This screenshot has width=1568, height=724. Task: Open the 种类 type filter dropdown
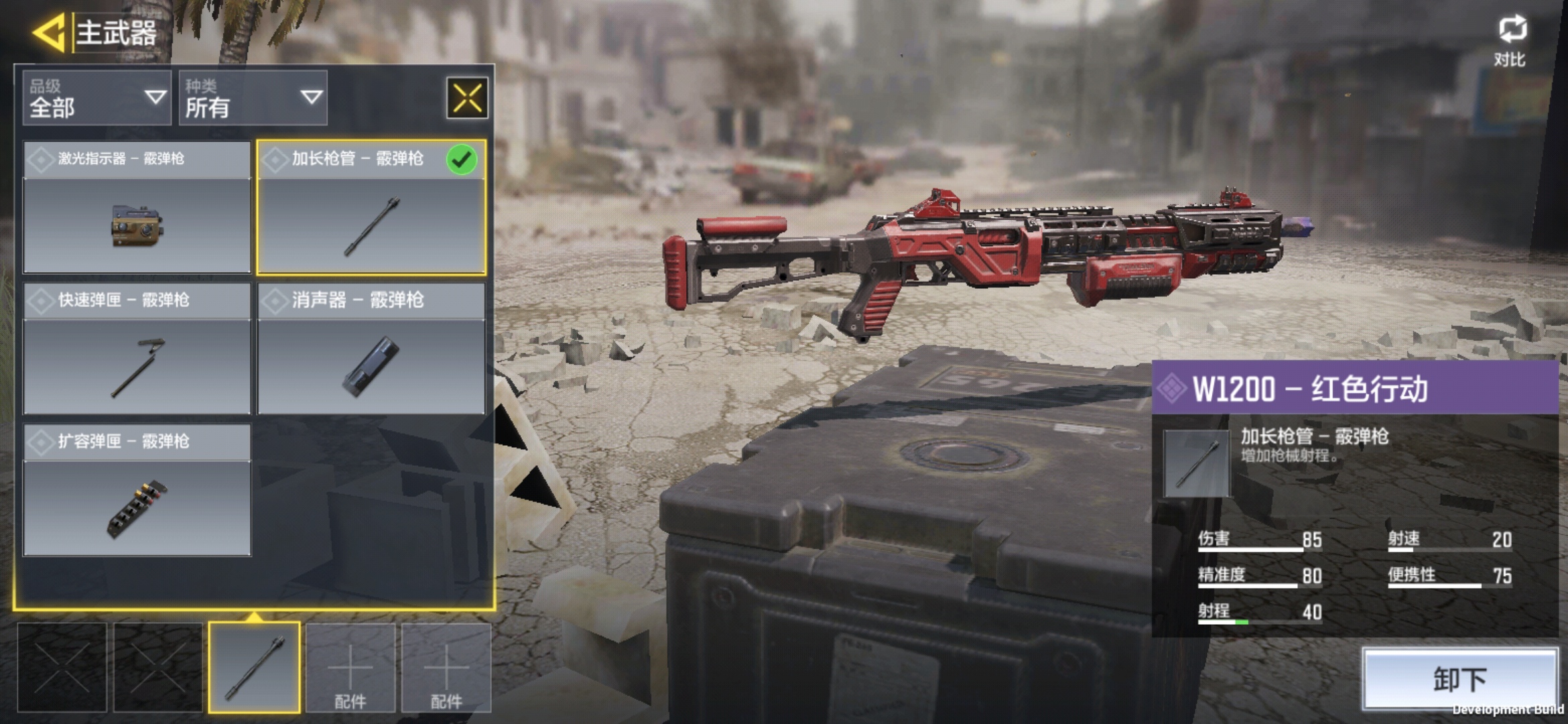(253, 98)
